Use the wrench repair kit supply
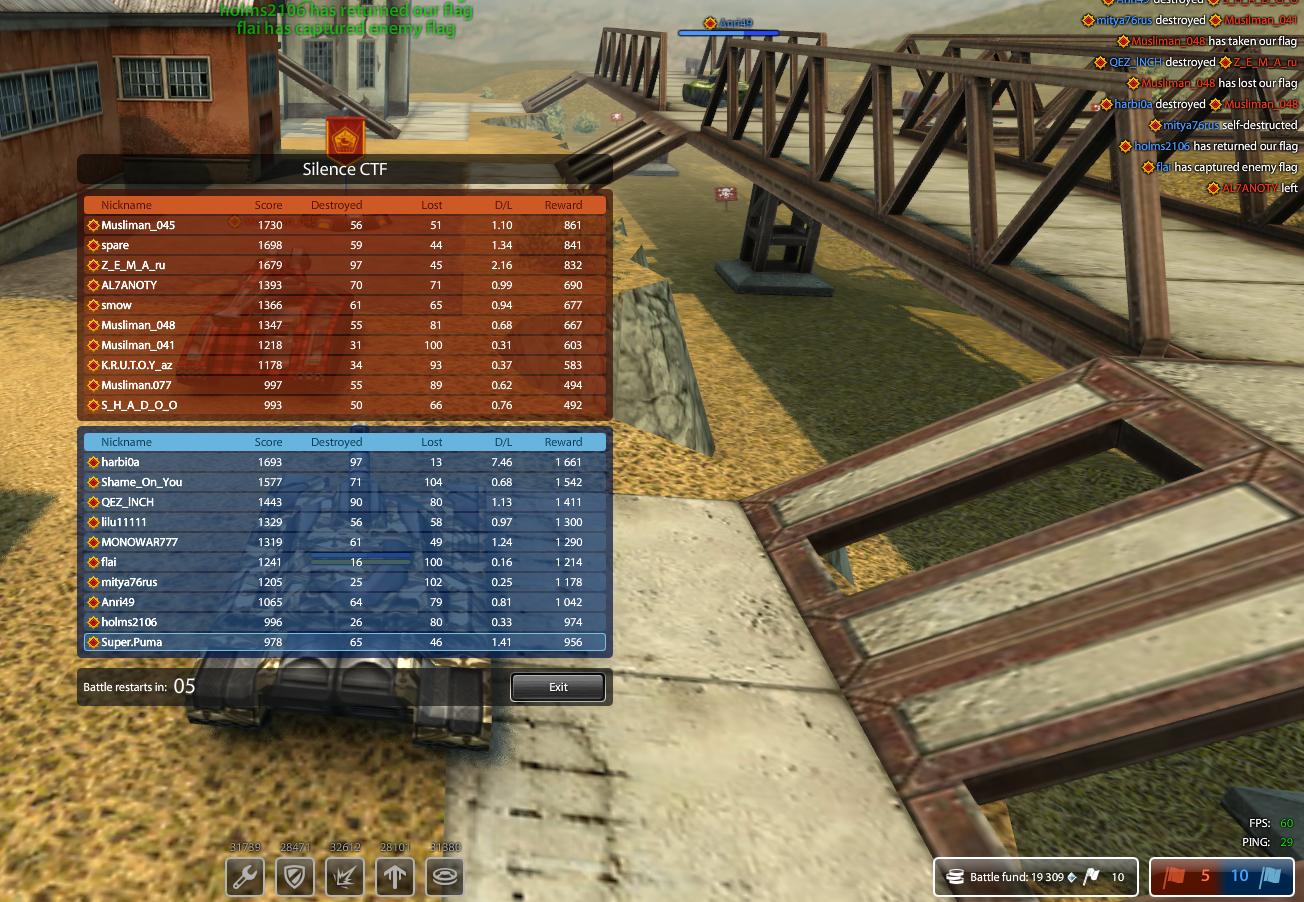The height and width of the screenshot is (902, 1304). [x=245, y=877]
